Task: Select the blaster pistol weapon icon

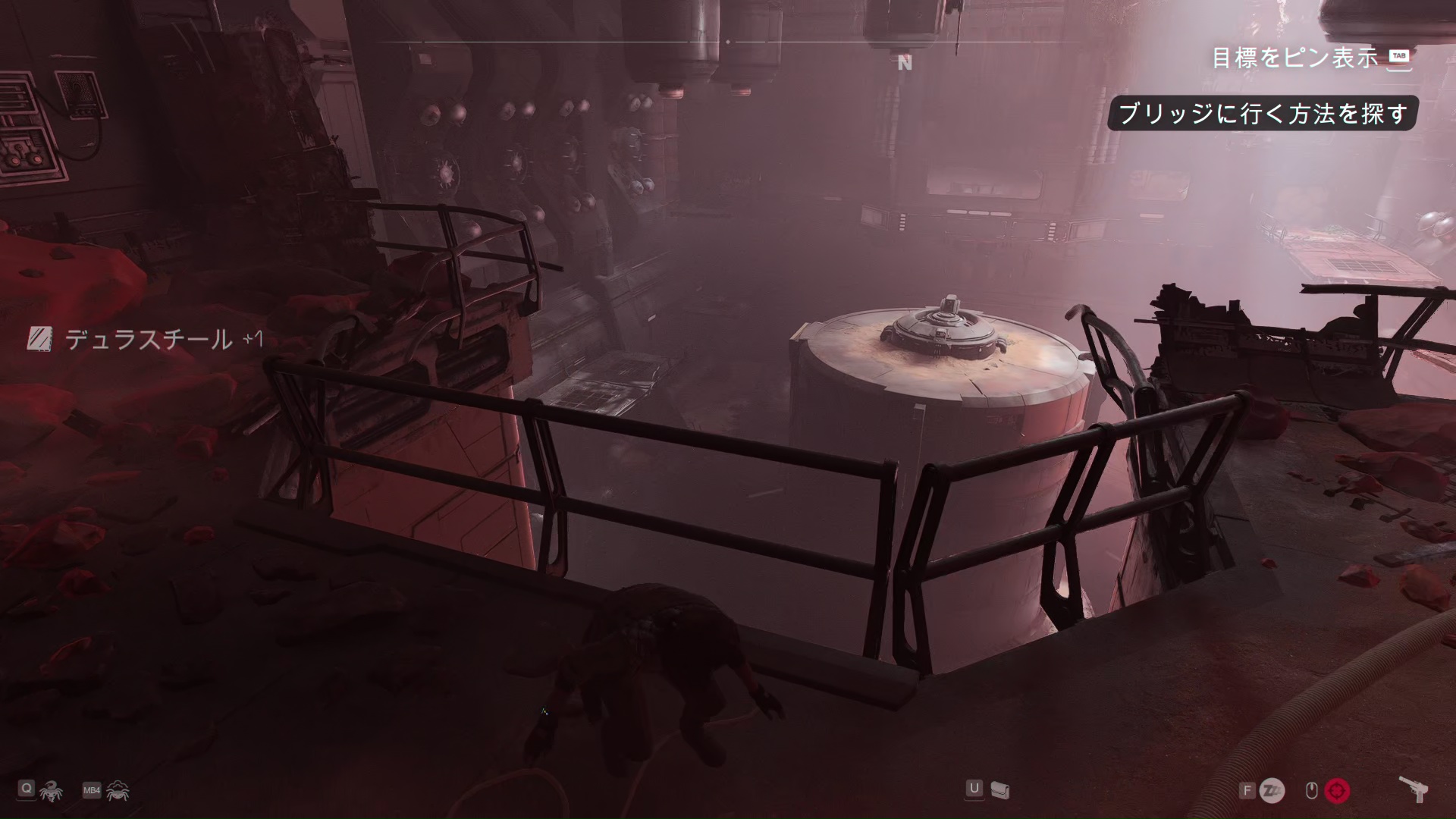Action: tap(1414, 789)
